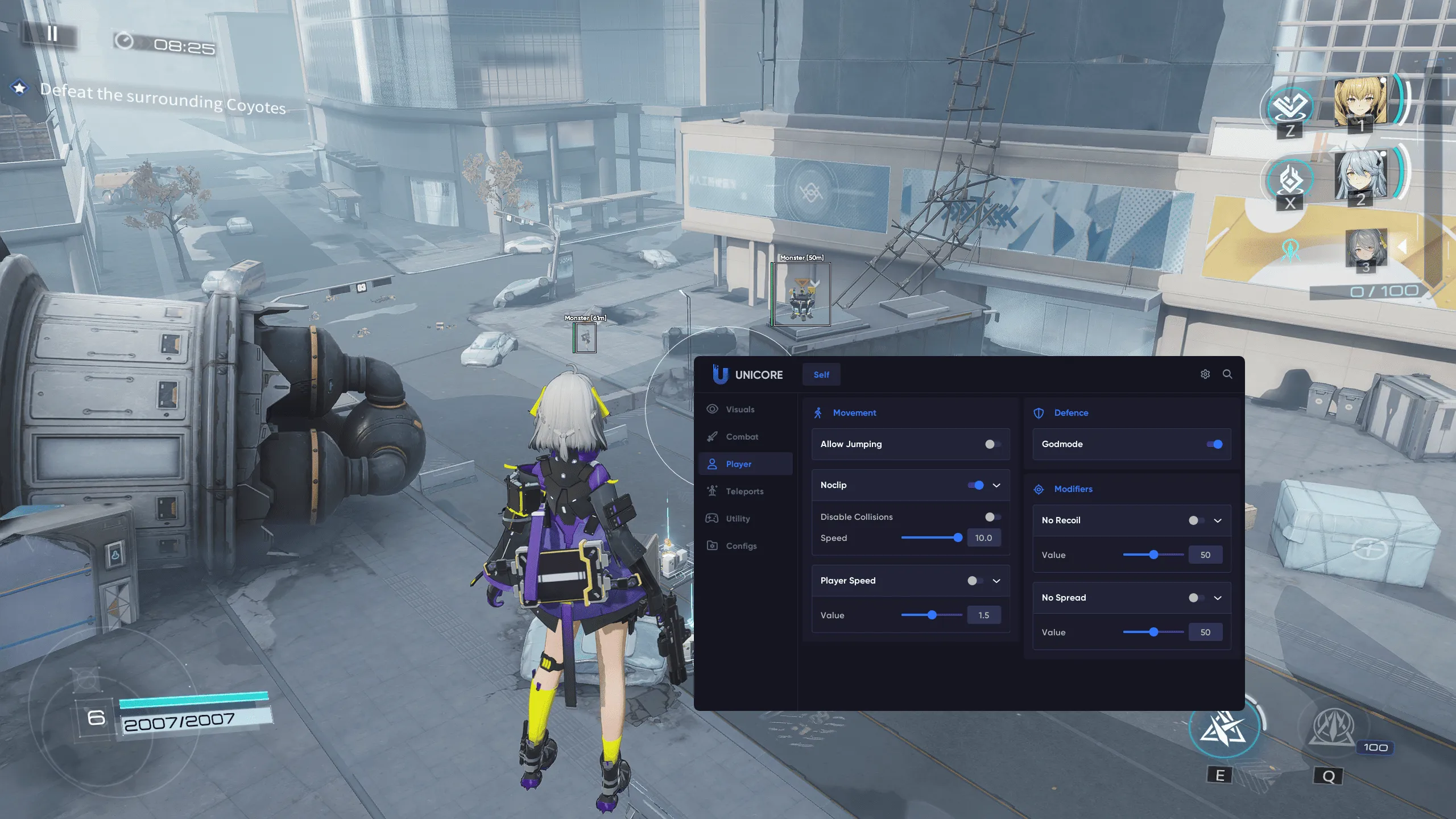
Task: Toggle Player Speed on
Action: [975, 581]
